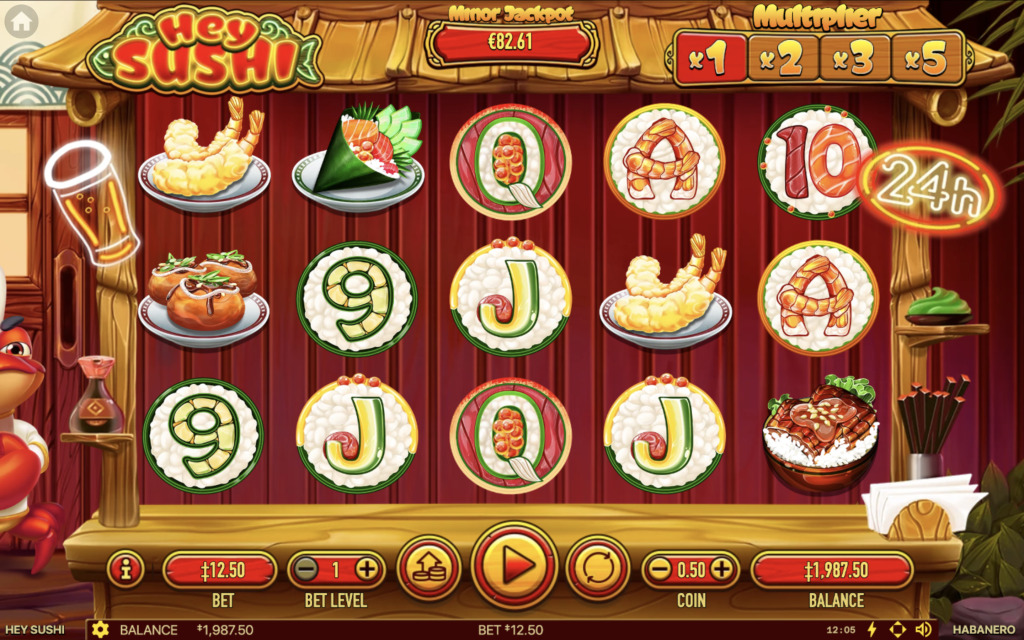The height and width of the screenshot is (640, 1024).
Task: Open the info paytable button
Action: coord(126,569)
